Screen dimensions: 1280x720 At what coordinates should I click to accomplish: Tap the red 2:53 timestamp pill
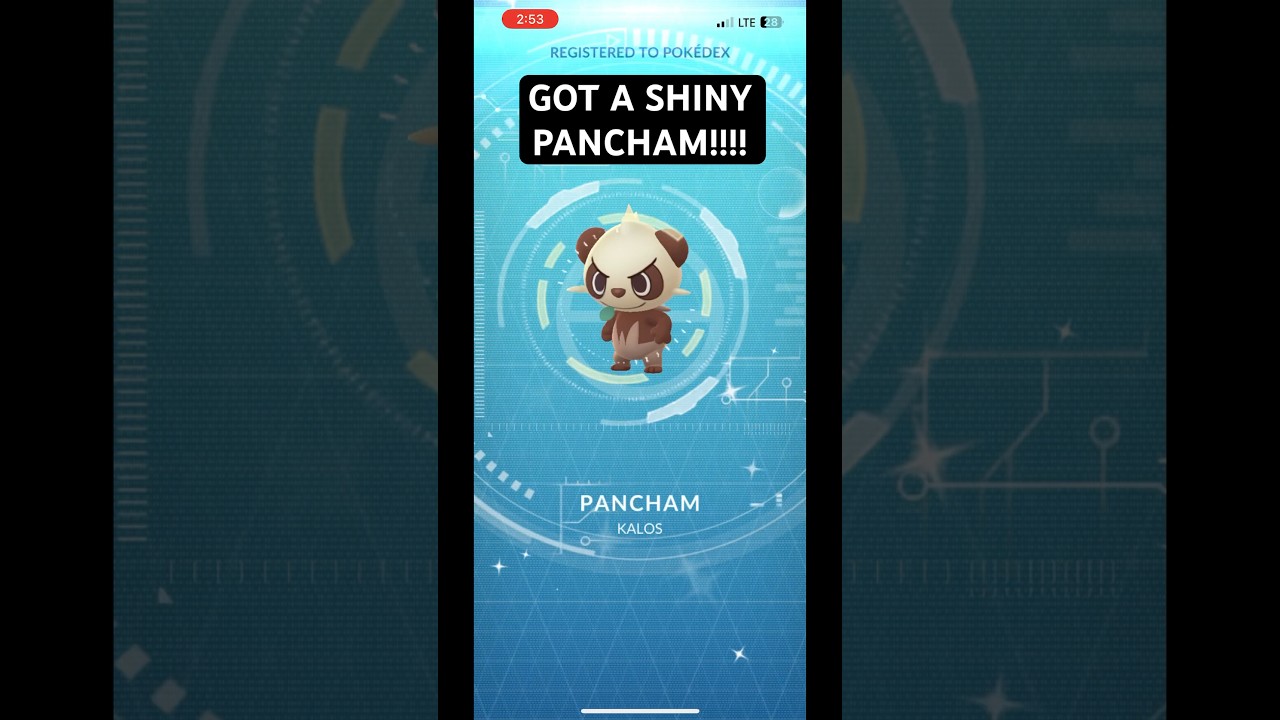click(x=530, y=19)
